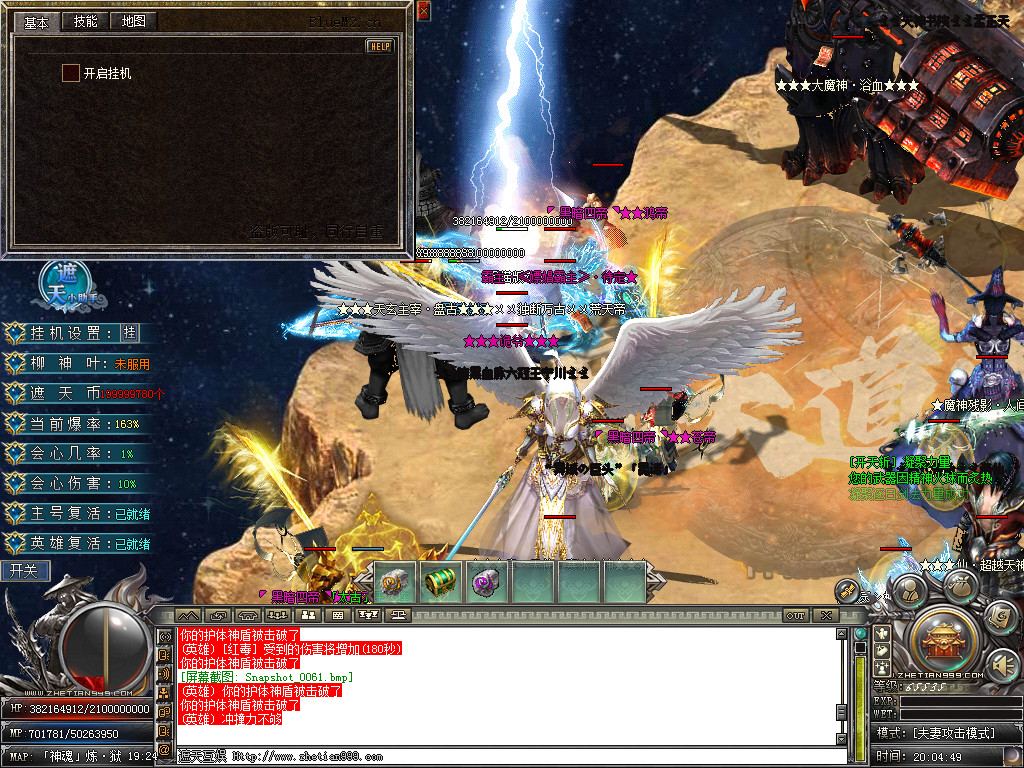The image size is (1024, 768).
Task: Tick the 开启挂机 checkbox
Action: [70, 73]
